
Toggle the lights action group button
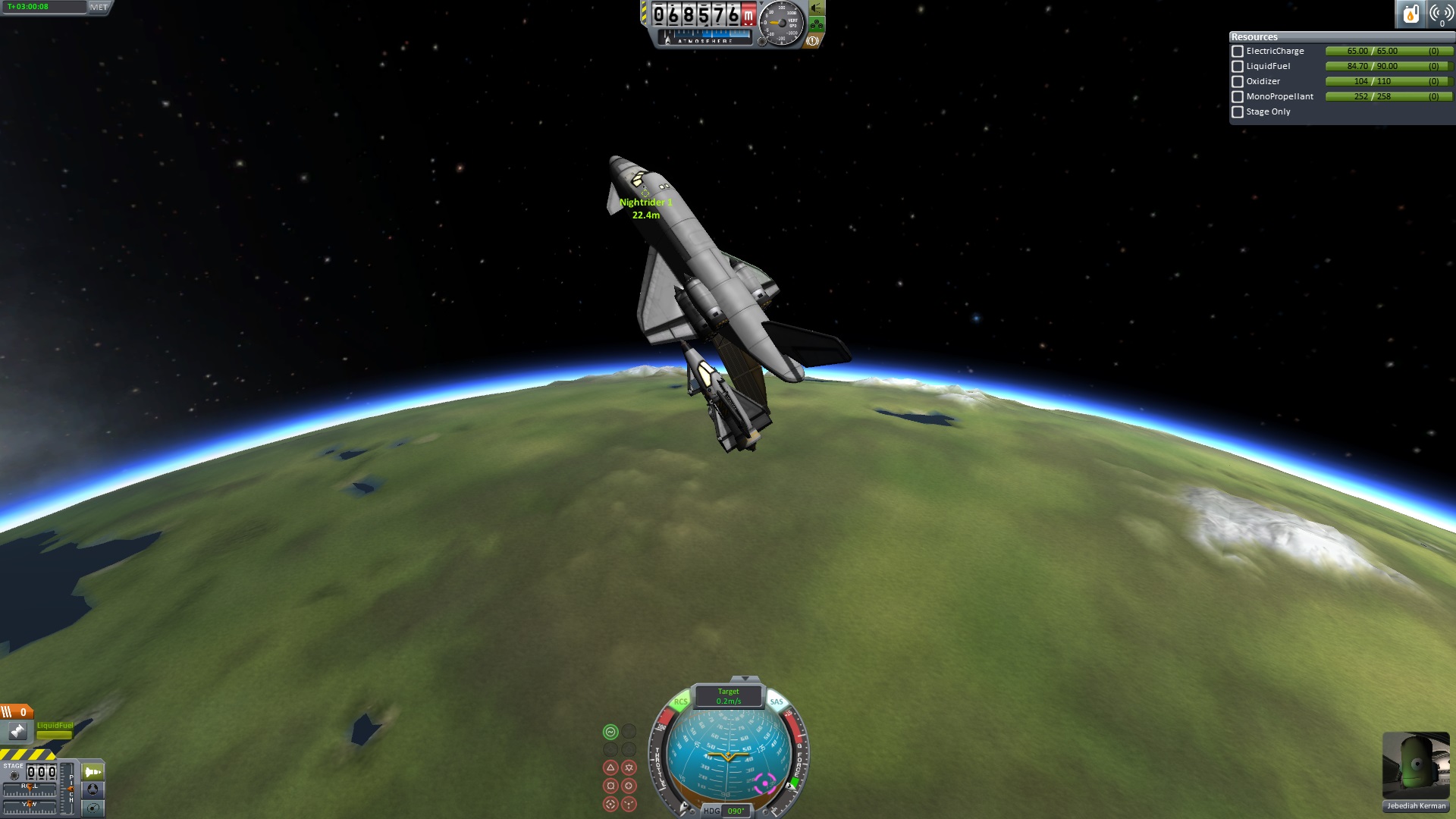(817, 8)
